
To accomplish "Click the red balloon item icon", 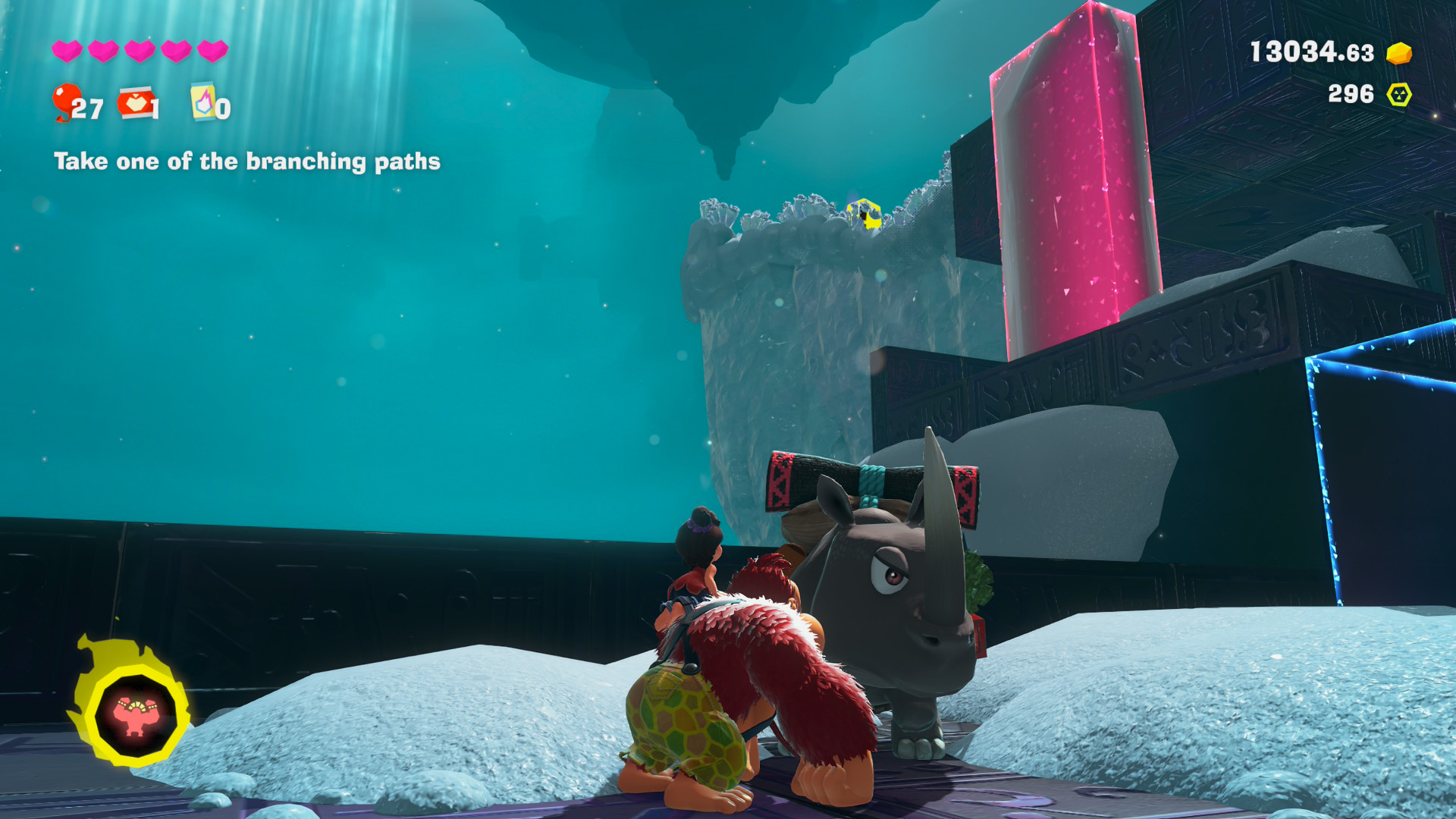I will 66,101.
